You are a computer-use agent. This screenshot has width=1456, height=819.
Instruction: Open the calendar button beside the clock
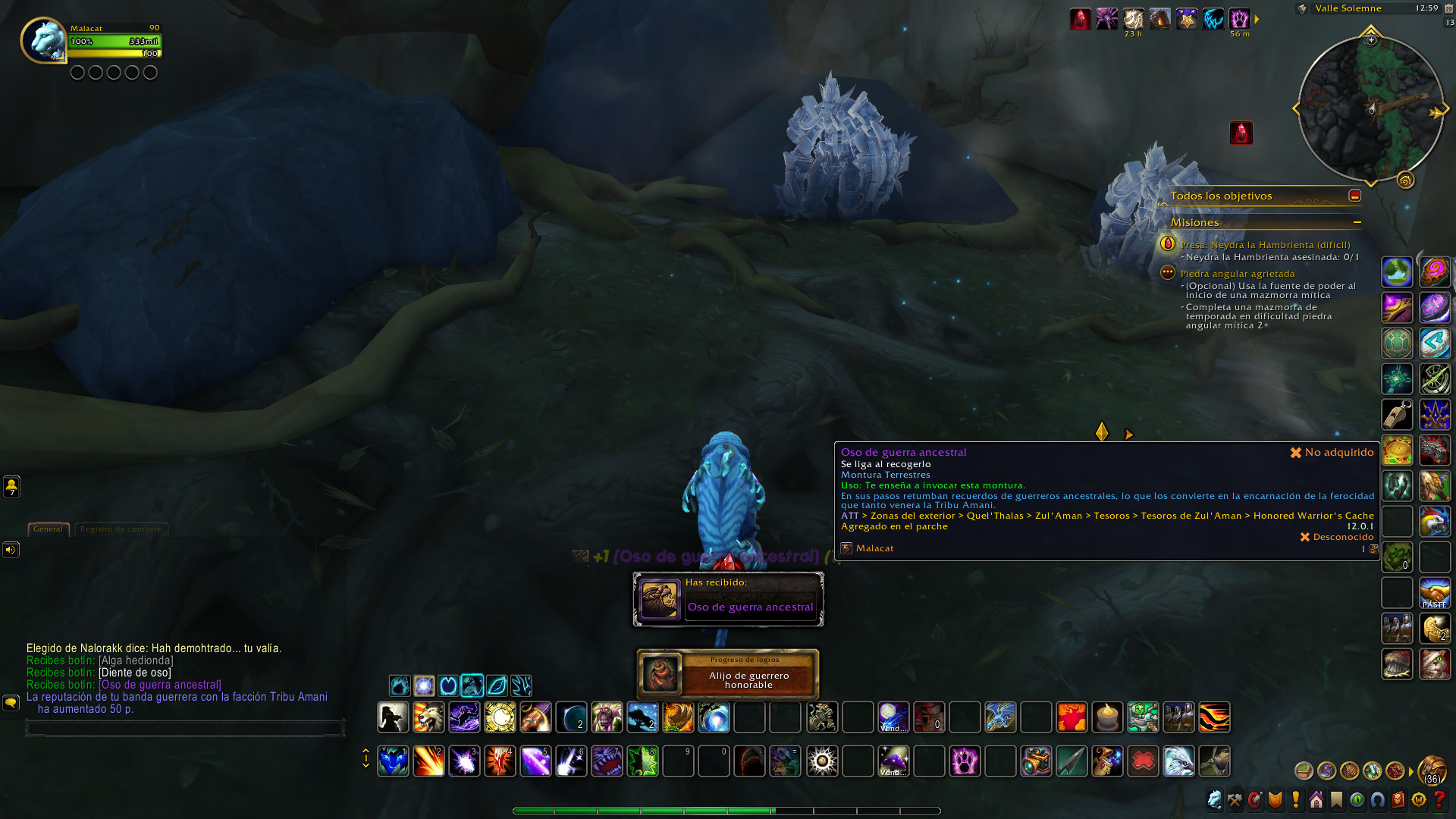tap(1449, 8)
